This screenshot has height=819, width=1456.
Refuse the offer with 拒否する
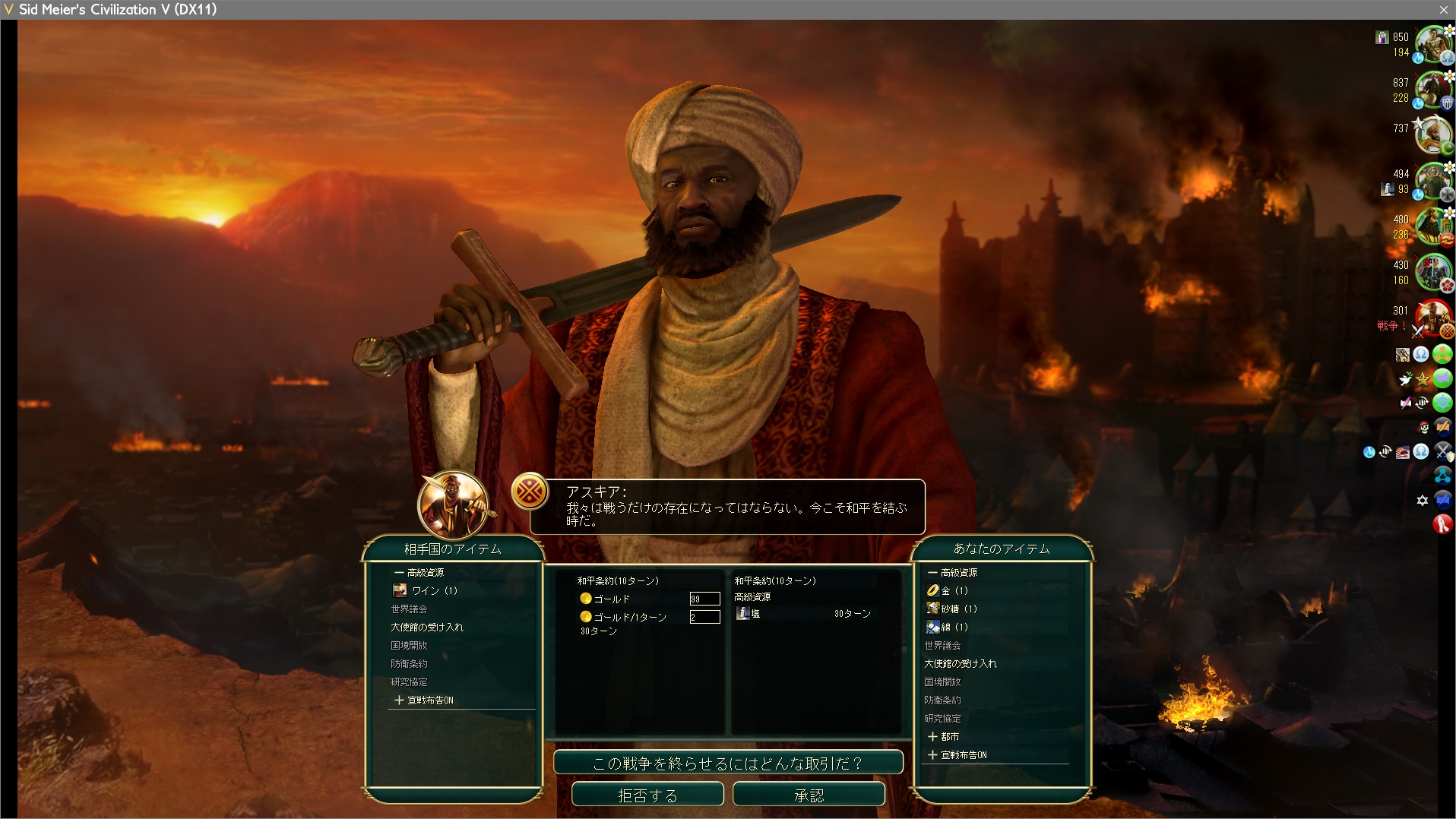tap(647, 795)
